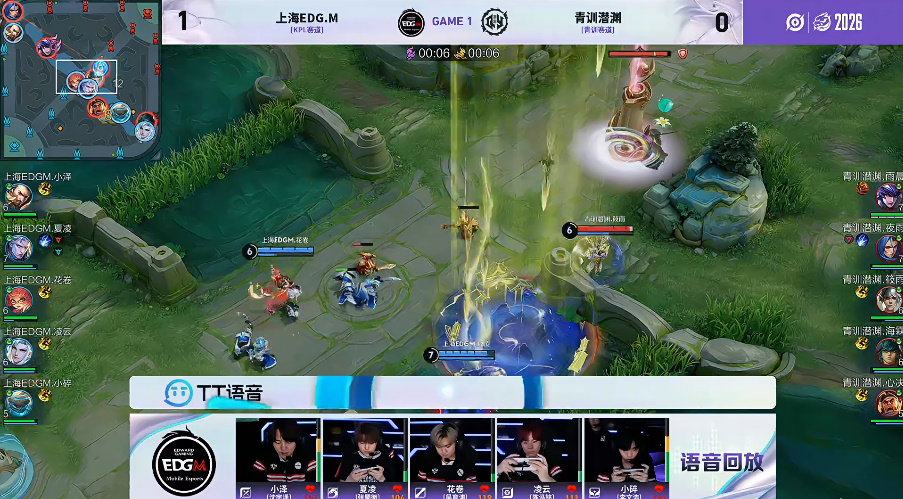The height and width of the screenshot is (499, 903).
Task: Select 上海EDGM.花卷's hero portrait
Action: click(18, 299)
